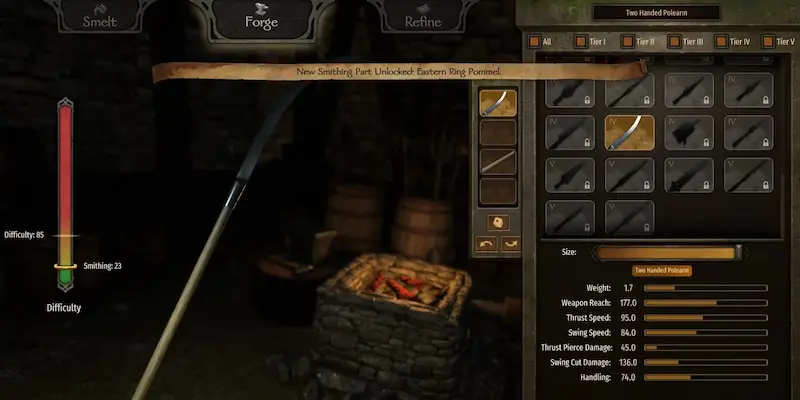Toggle the Tier IV filter checkbox
This screenshot has height=400, width=800.
(x=722, y=42)
